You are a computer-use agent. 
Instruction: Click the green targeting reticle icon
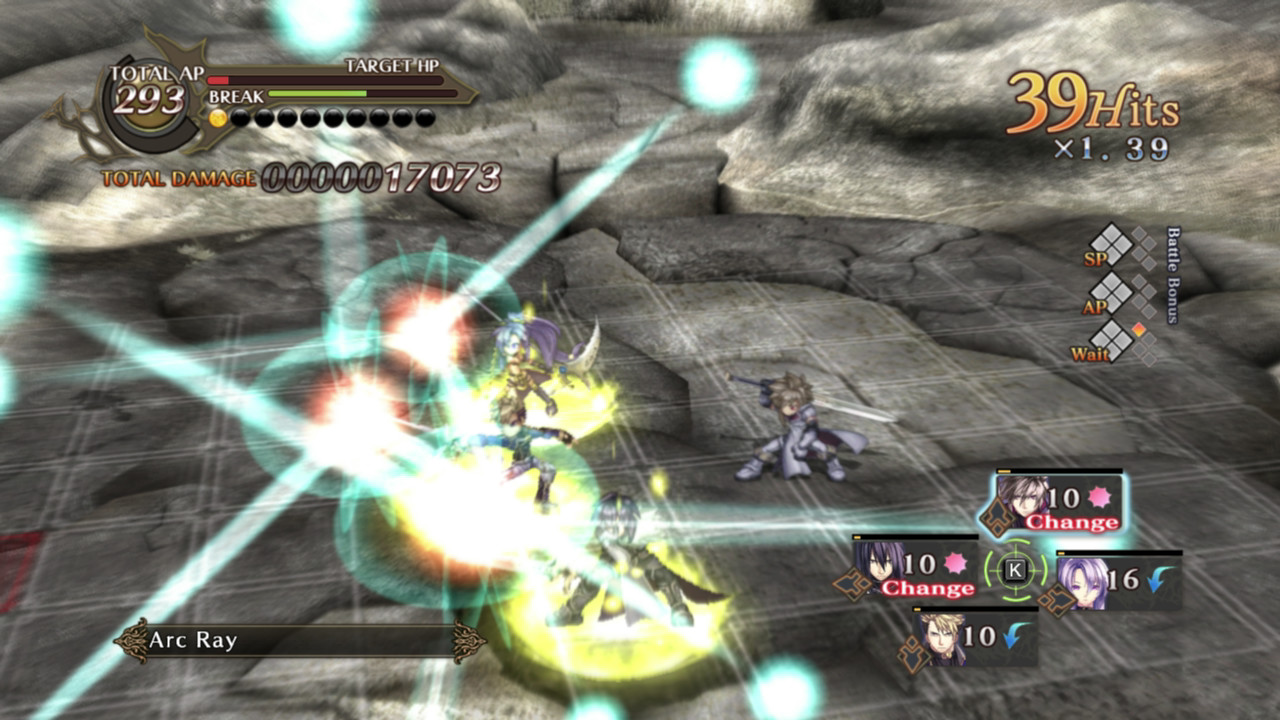coord(1014,570)
